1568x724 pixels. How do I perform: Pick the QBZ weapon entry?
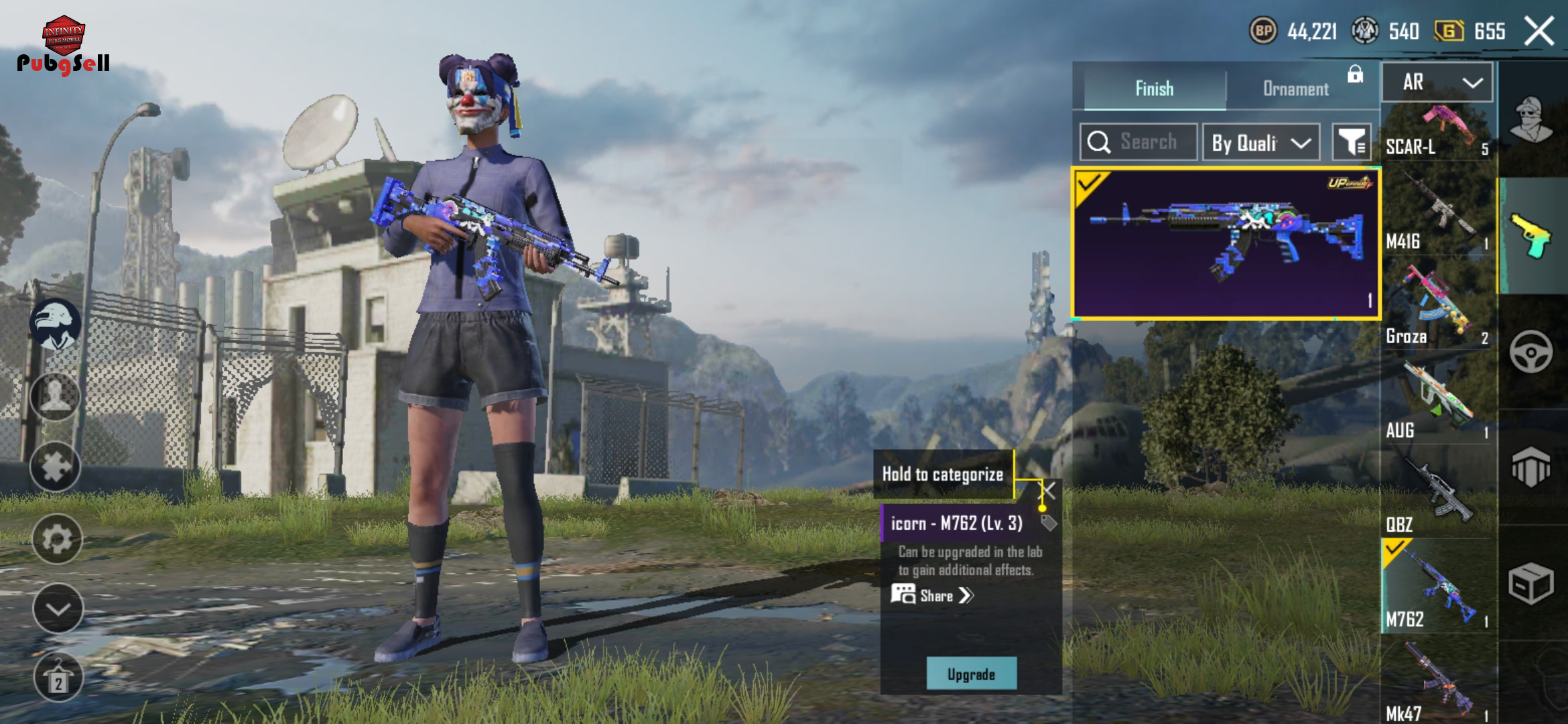point(1438,496)
